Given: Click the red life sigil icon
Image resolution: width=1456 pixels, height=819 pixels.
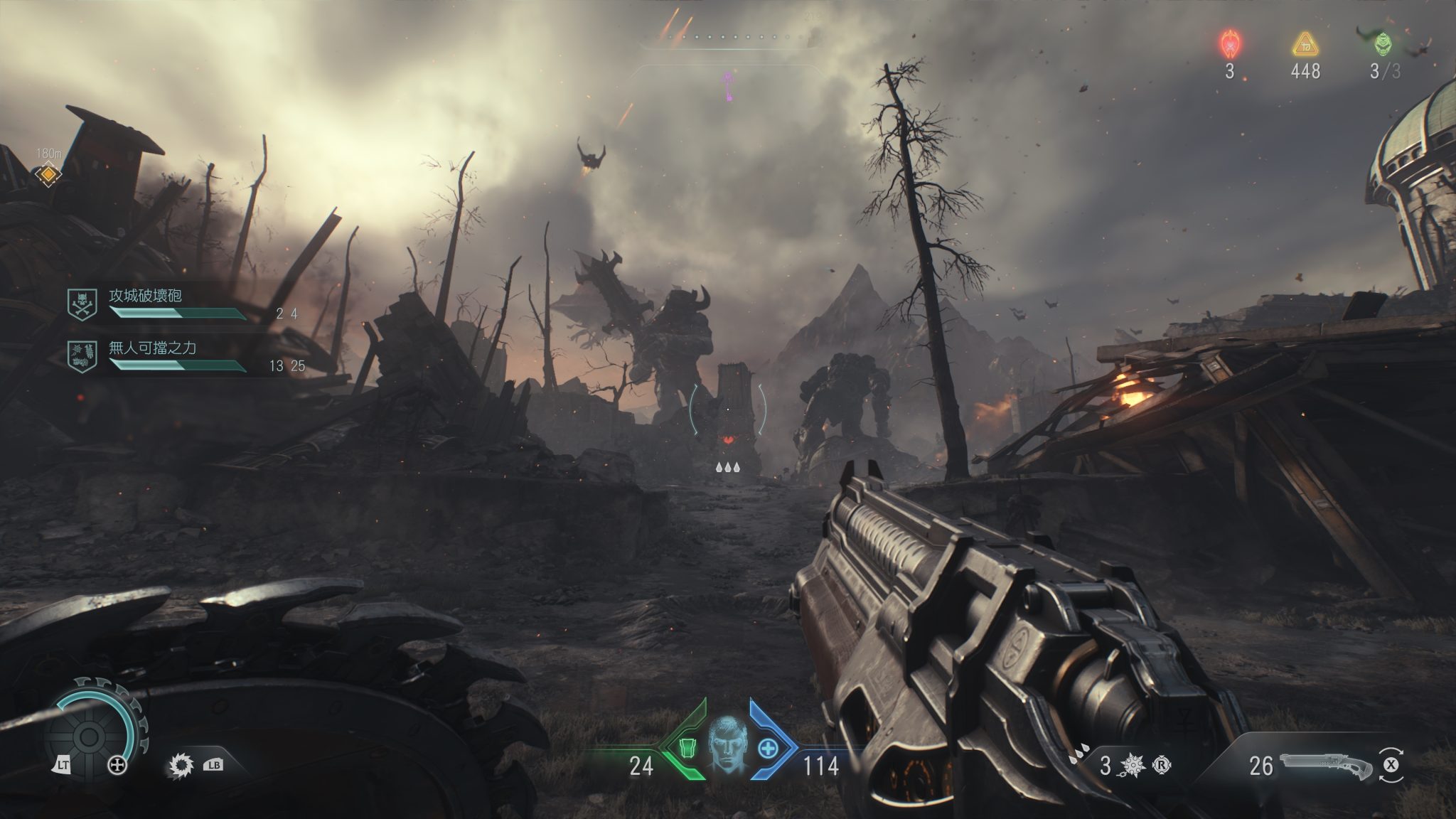Looking at the screenshot, I should coord(1229,44).
